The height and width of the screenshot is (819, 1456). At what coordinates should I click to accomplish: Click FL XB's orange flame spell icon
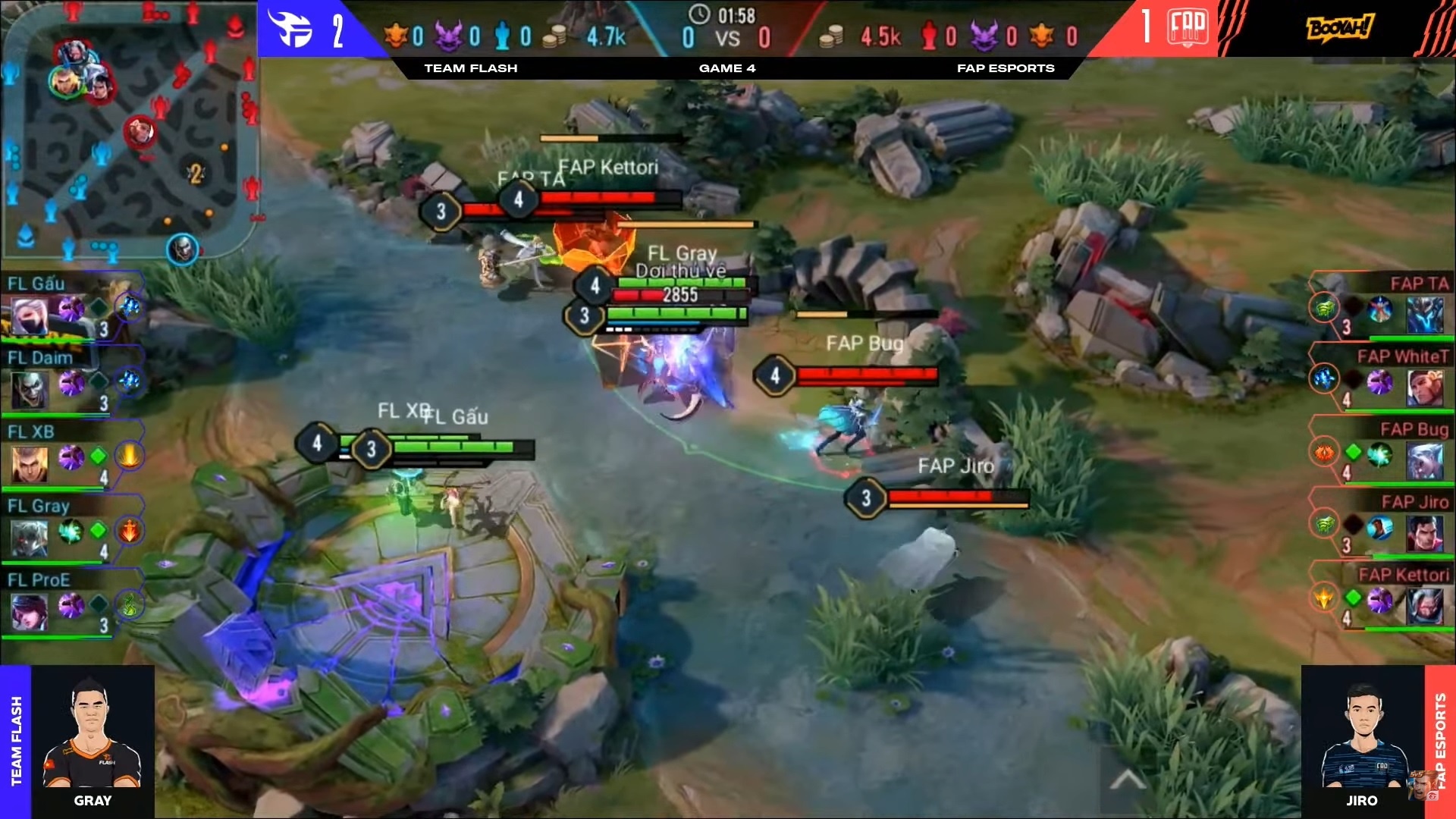[x=130, y=457]
